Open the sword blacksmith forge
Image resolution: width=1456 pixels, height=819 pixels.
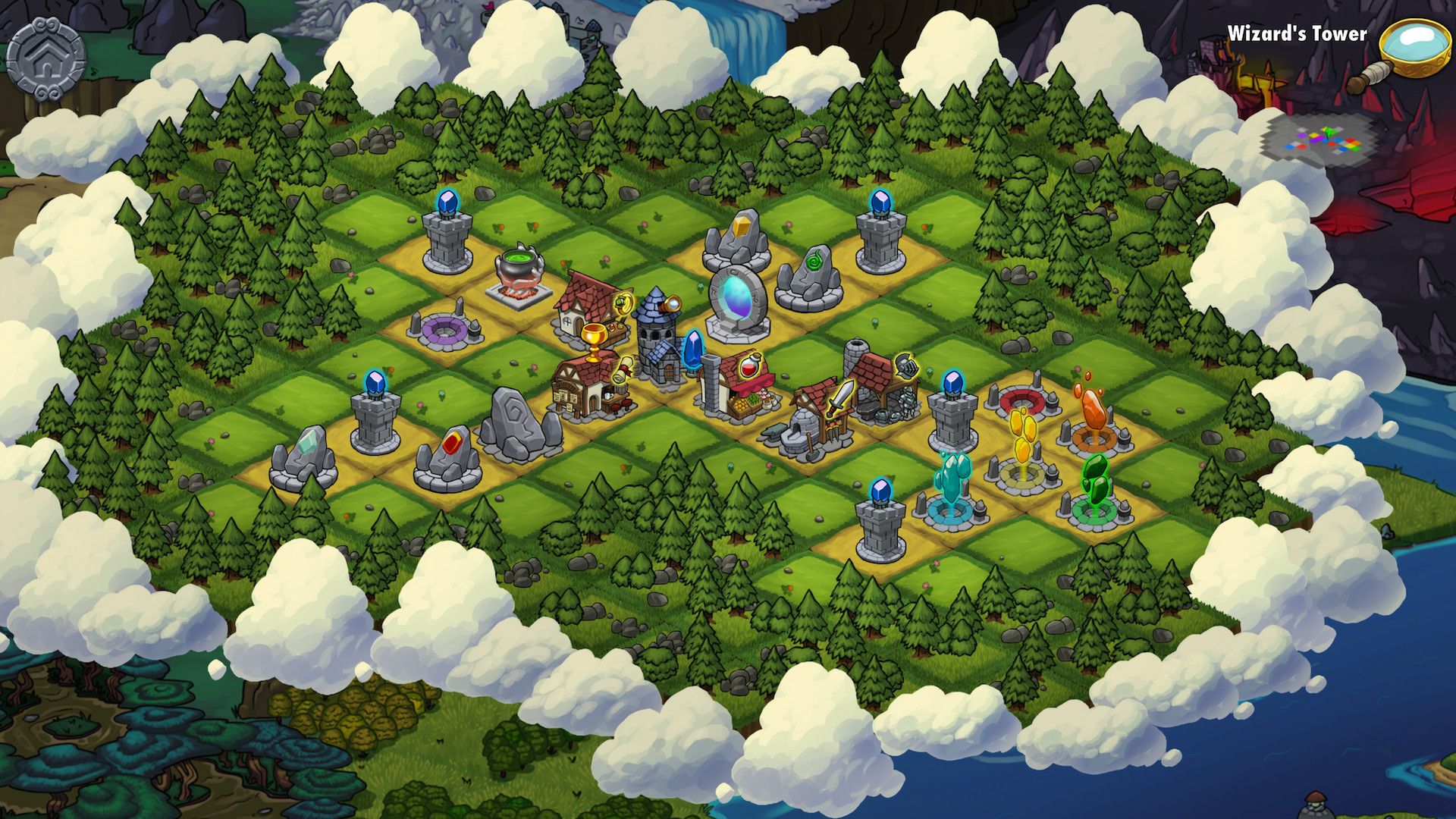[x=817, y=419]
